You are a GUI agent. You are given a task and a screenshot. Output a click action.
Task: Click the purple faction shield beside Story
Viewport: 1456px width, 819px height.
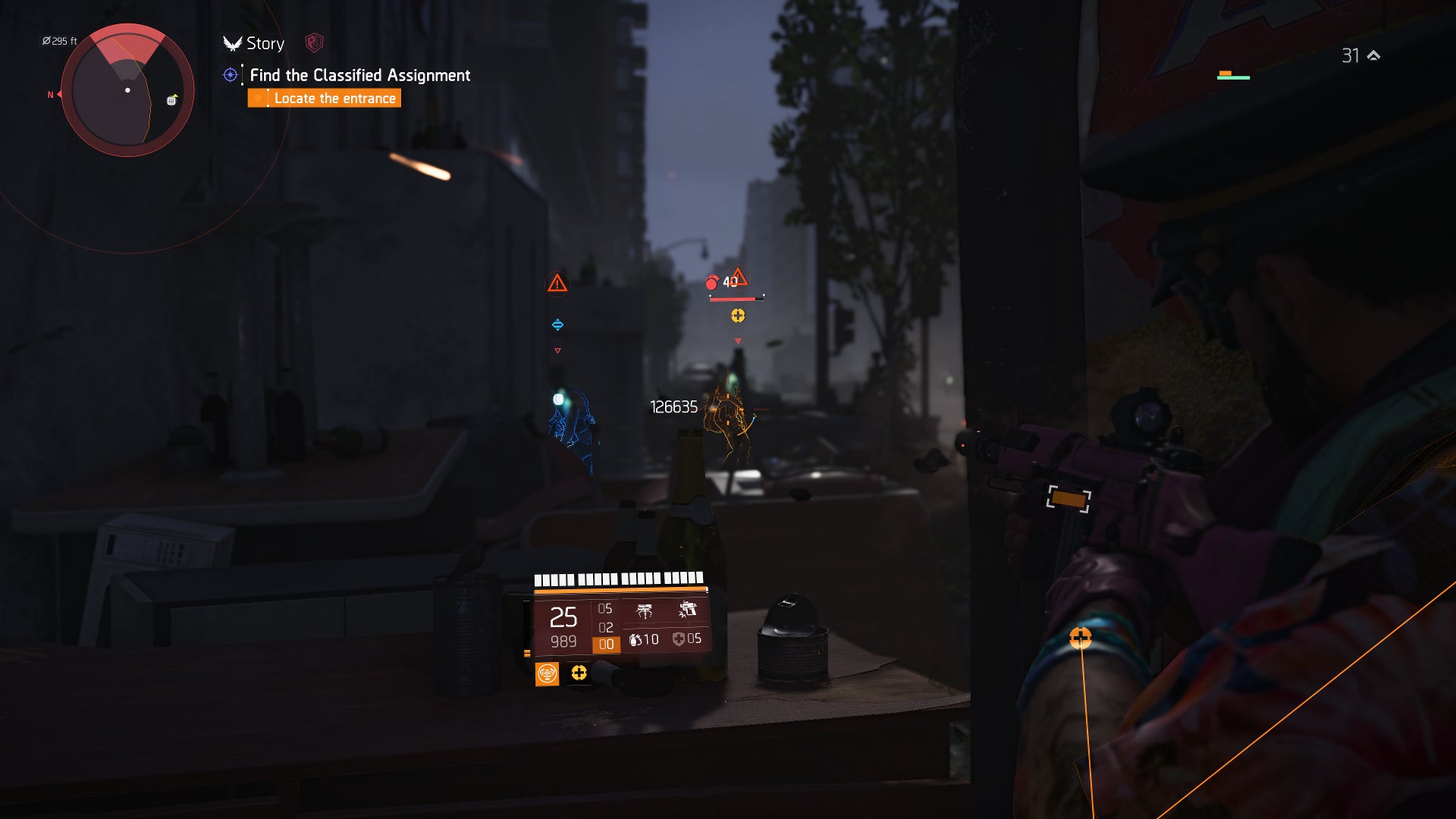[x=314, y=42]
